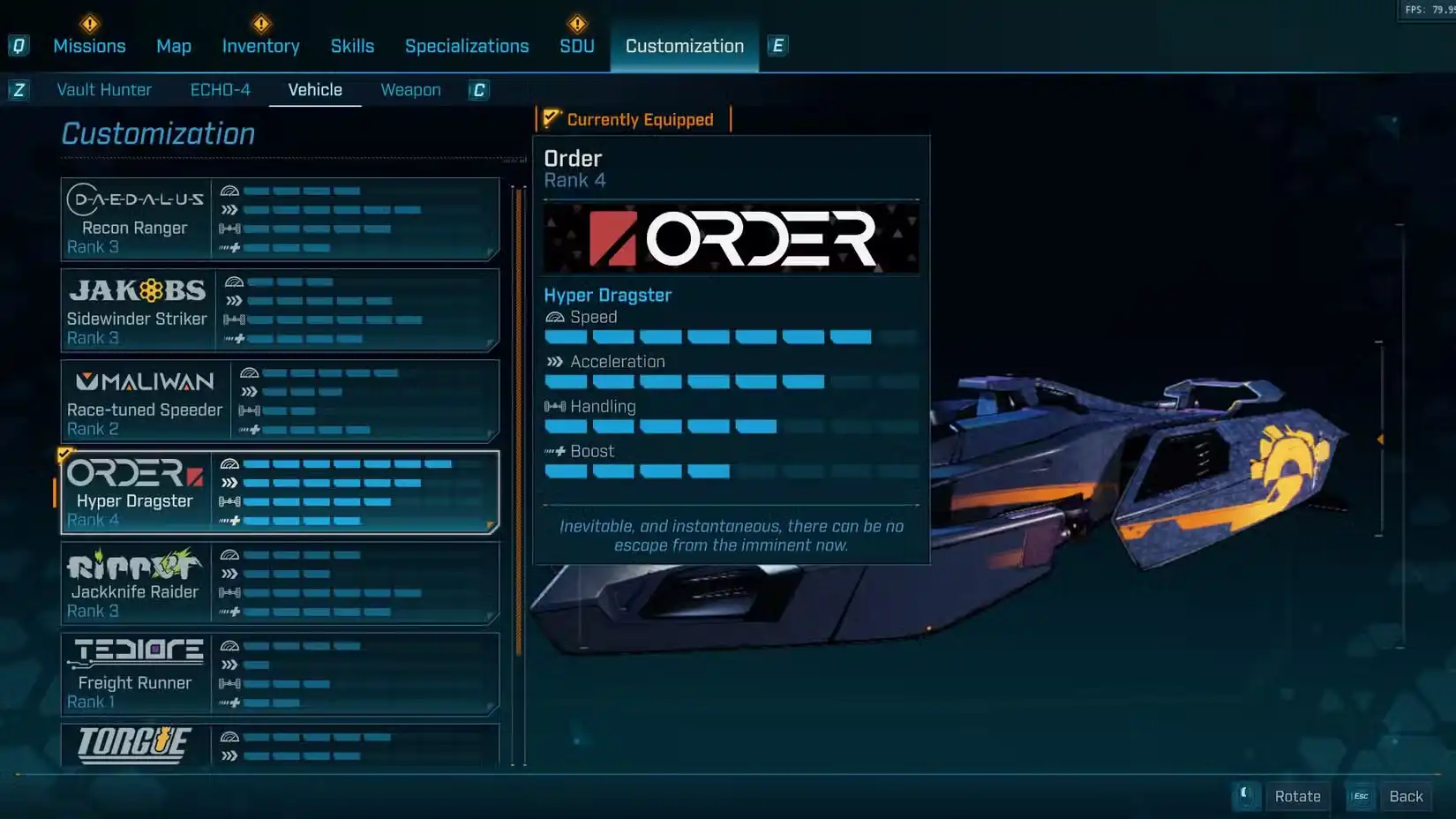Open the Specializations tab

pos(467,46)
